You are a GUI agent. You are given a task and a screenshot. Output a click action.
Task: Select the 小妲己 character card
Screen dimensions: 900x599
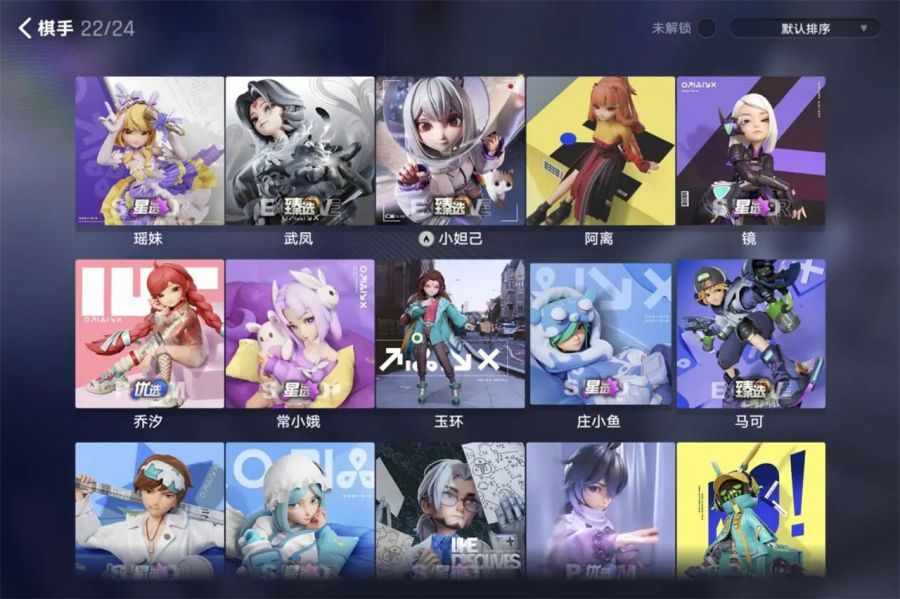pos(450,151)
